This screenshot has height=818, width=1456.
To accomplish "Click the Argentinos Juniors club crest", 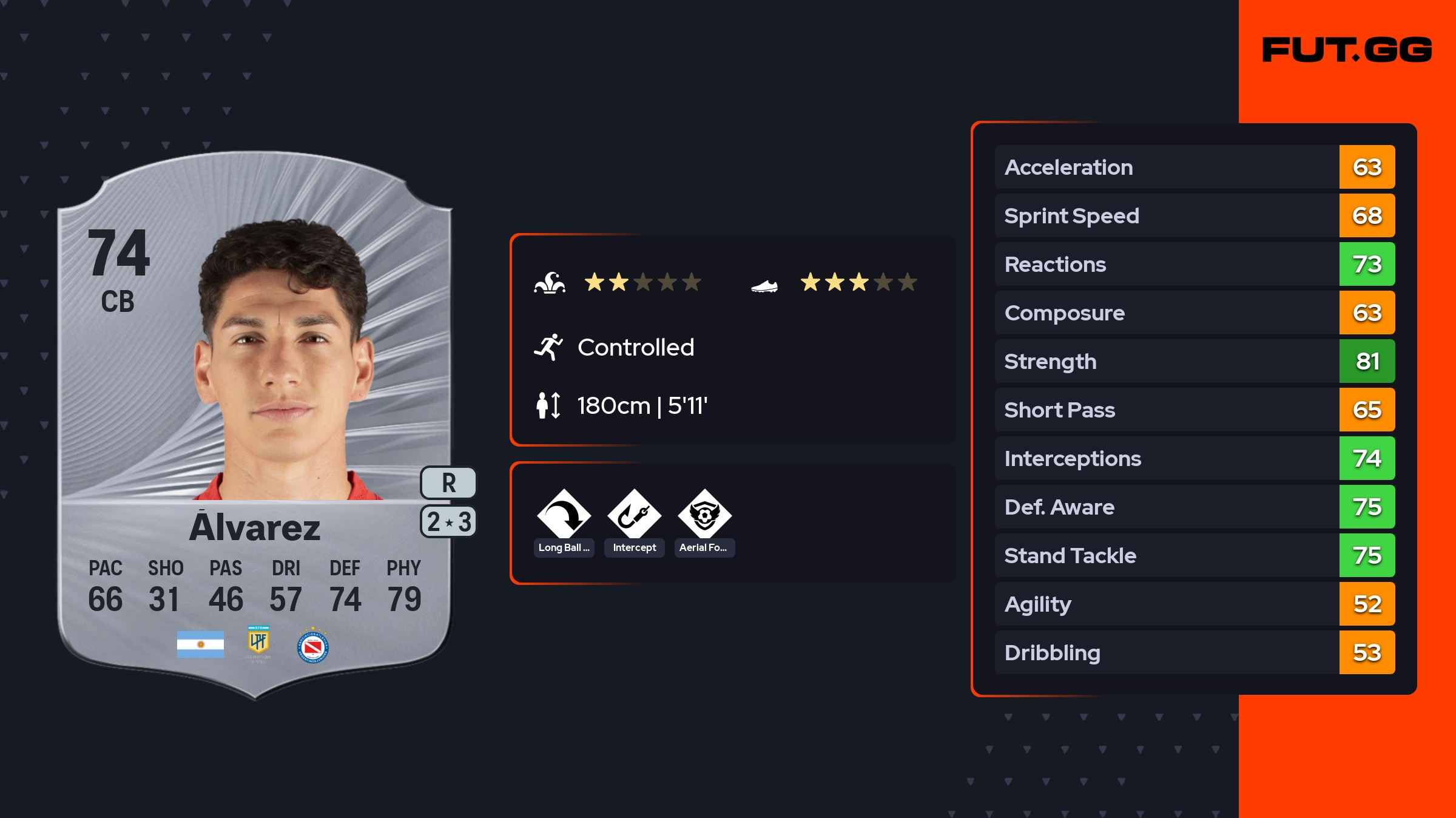I will [x=313, y=647].
